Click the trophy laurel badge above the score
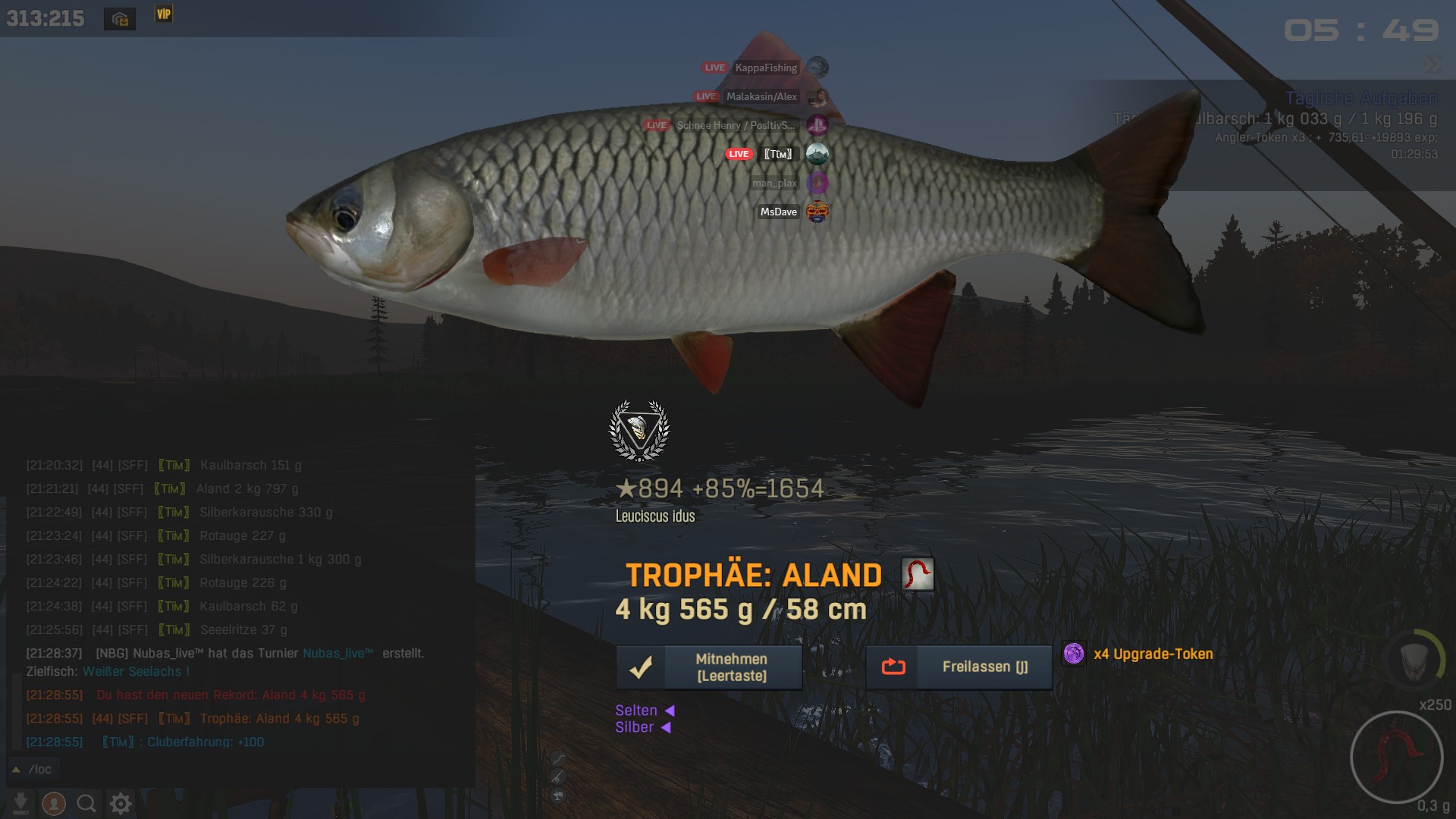 [639, 430]
